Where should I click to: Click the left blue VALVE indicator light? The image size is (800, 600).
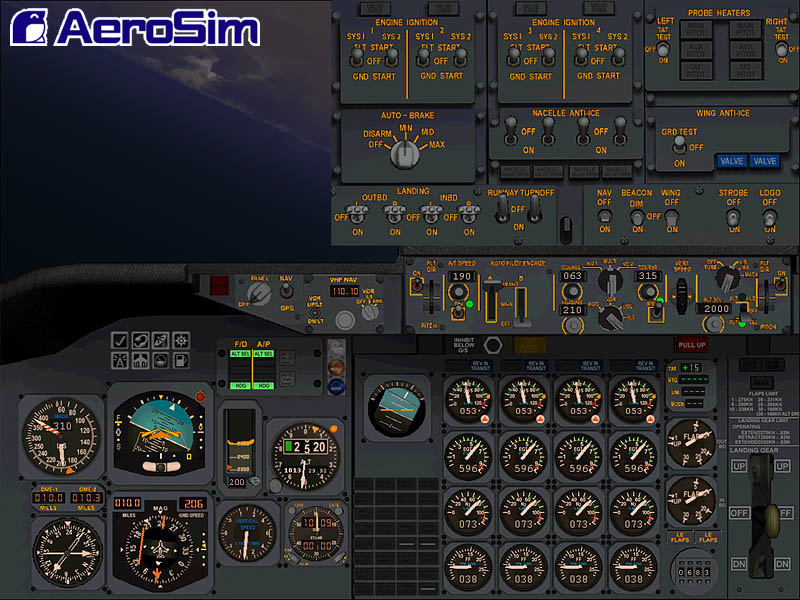[x=731, y=161]
